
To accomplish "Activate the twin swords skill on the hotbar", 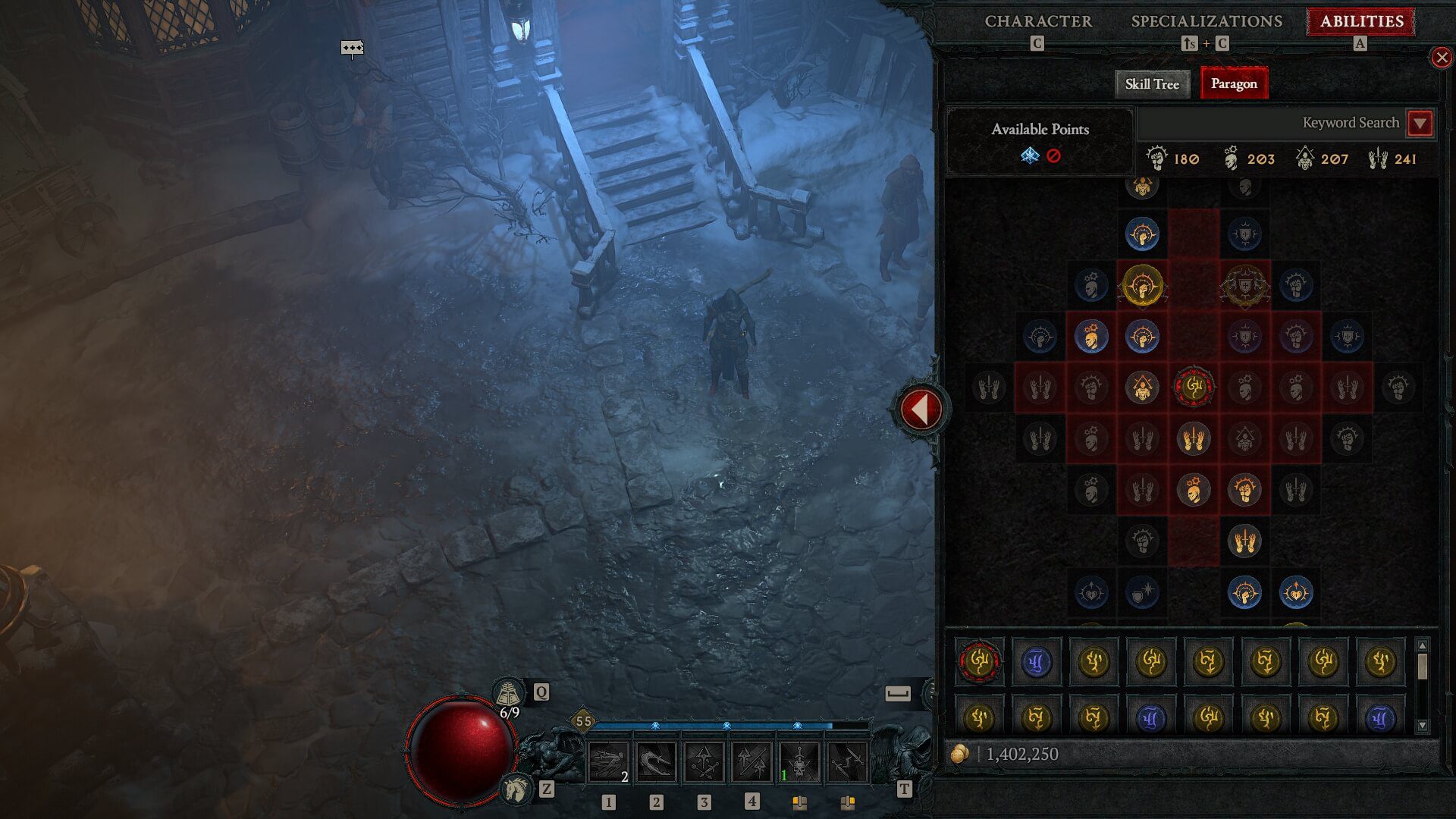I will click(x=847, y=762).
